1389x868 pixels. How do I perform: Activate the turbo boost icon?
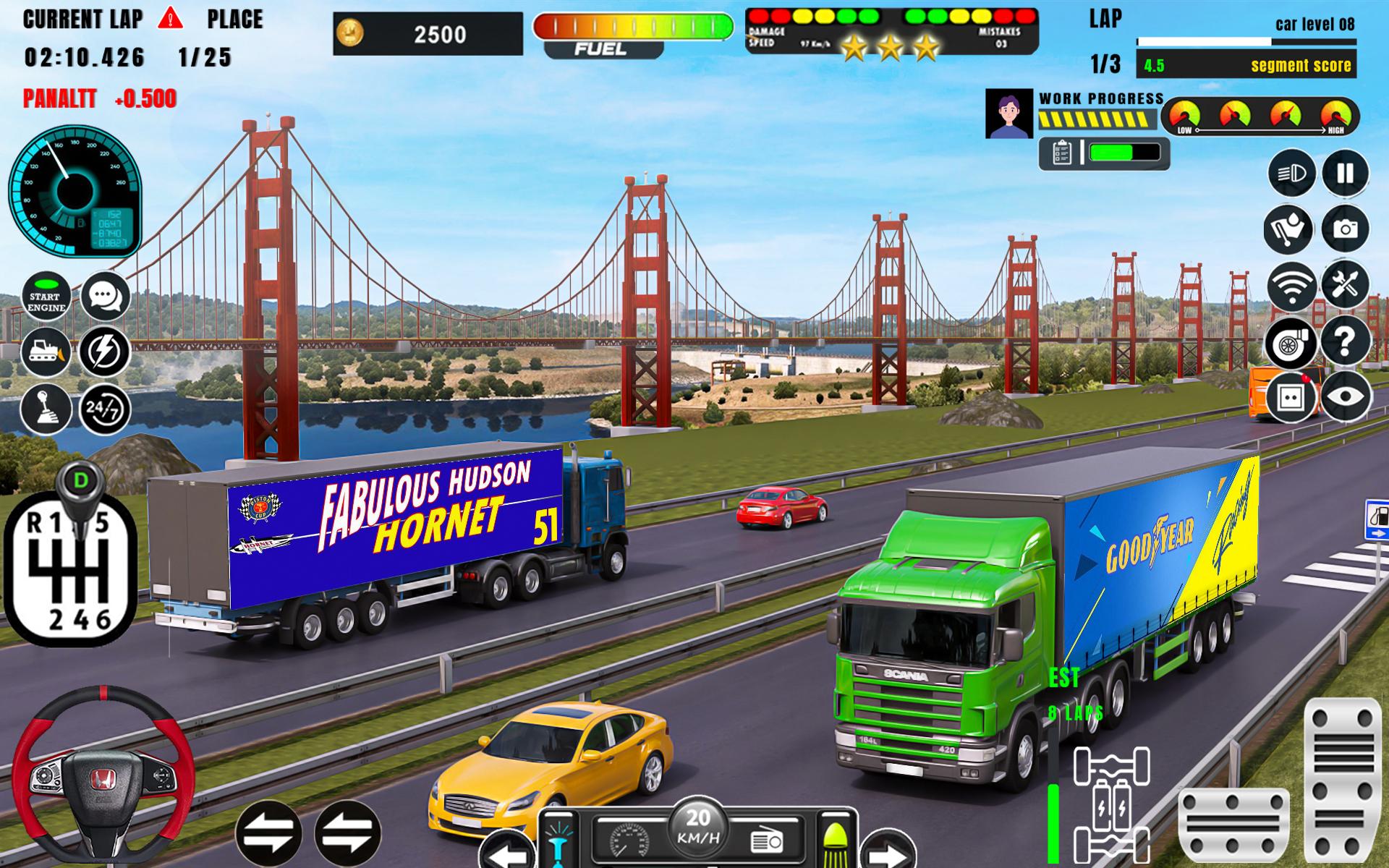(x=1291, y=341)
